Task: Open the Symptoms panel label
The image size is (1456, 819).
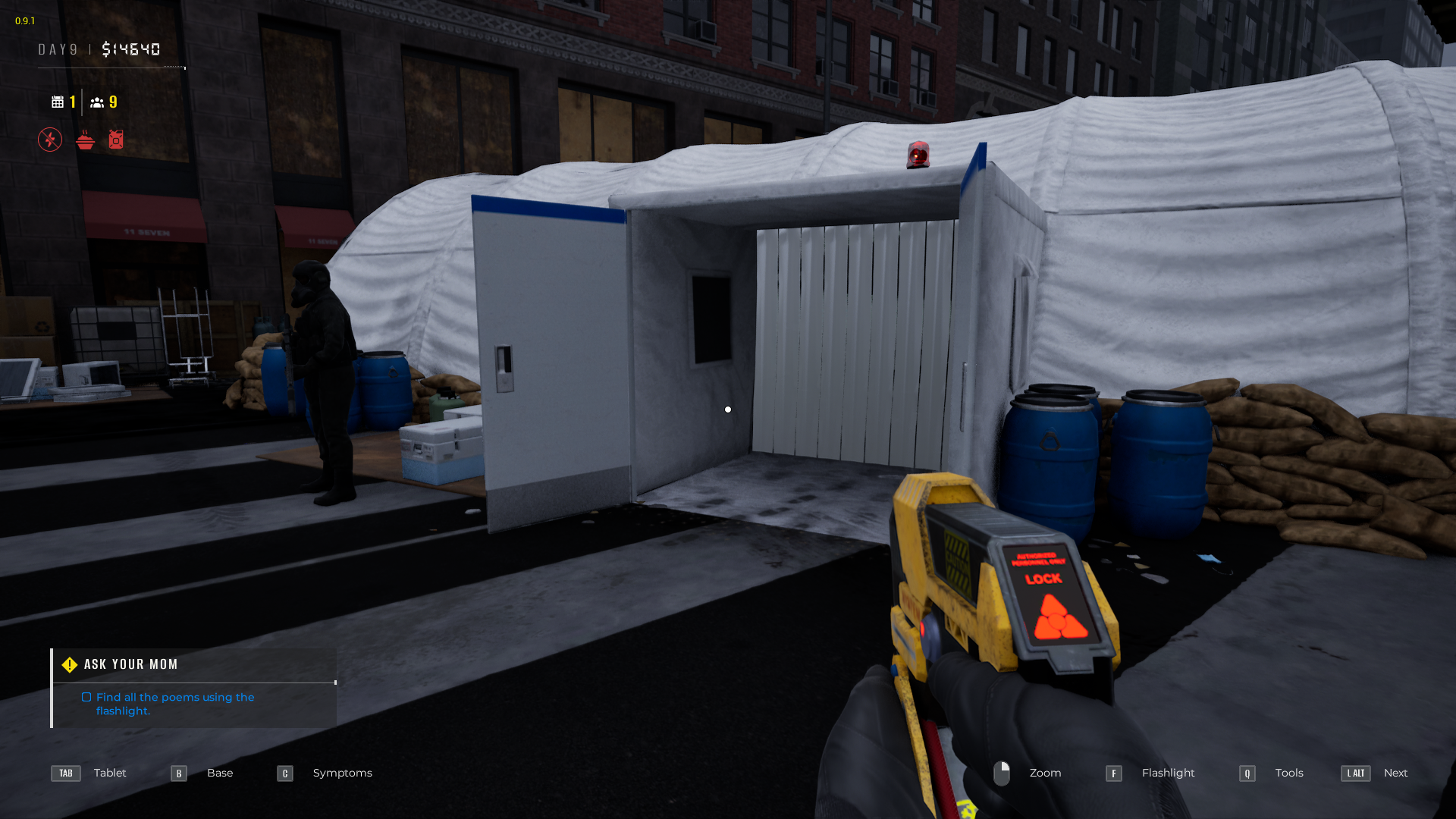Action: 342,773
